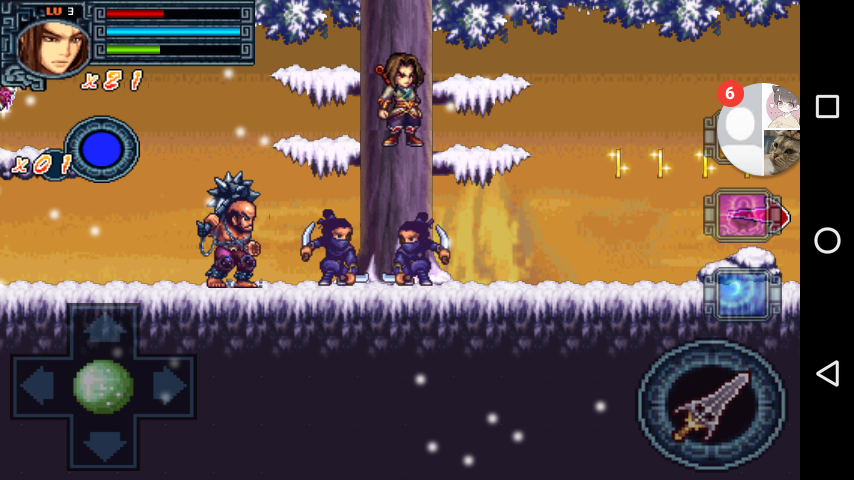854x480 pixels.
Task: Tap the Android home circle button
Action: (827, 240)
